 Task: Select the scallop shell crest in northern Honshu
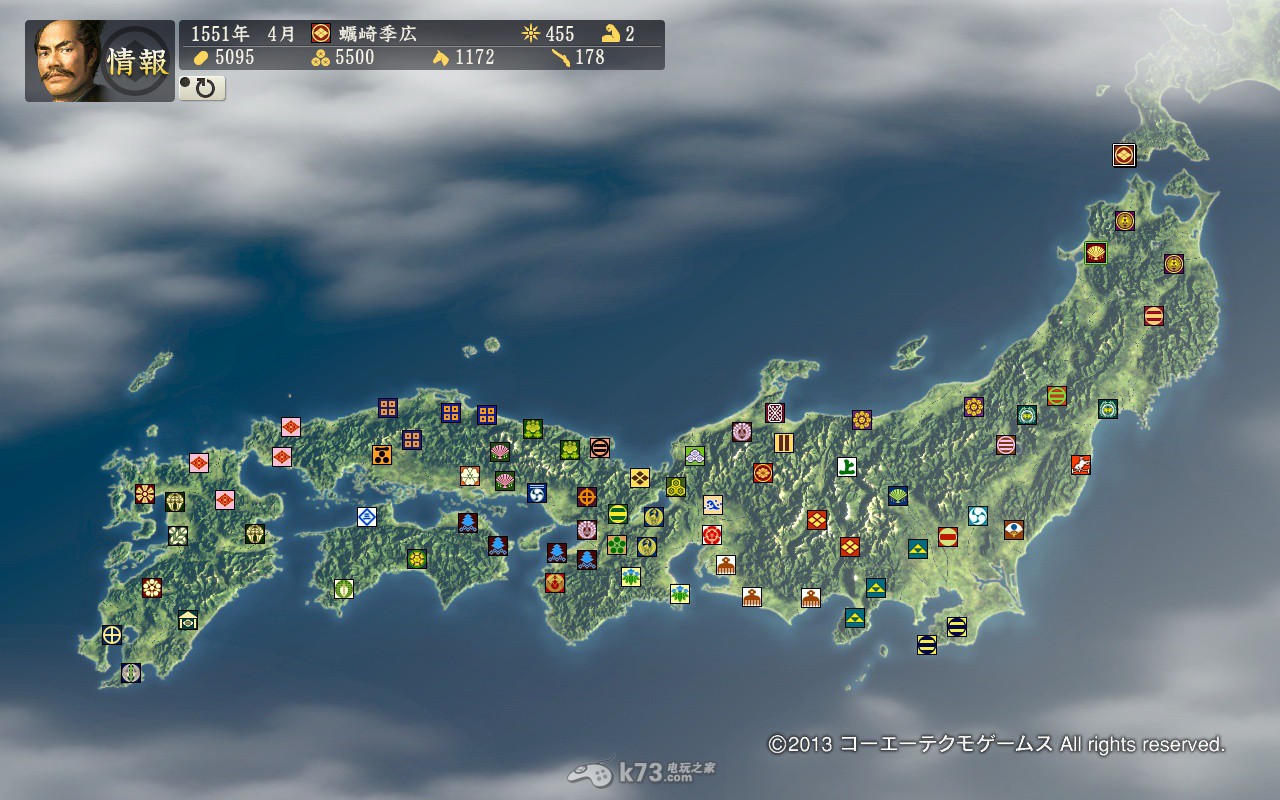coord(1096,253)
